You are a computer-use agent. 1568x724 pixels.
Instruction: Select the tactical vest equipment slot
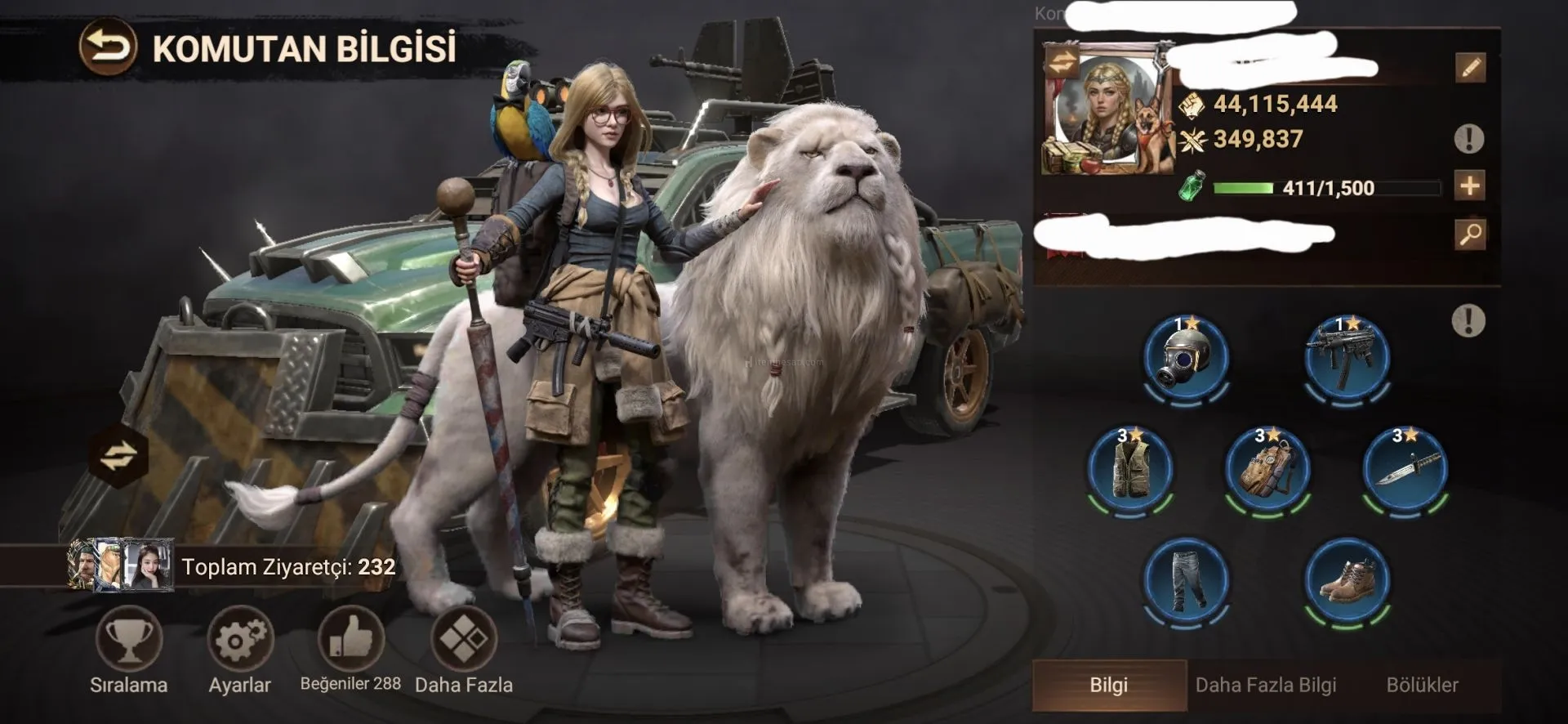(x=1130, y=469)
